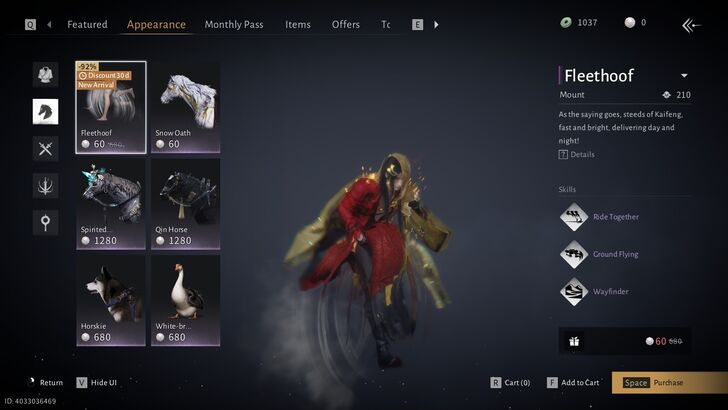Open the crossed swords weapon category

(45, 148)
